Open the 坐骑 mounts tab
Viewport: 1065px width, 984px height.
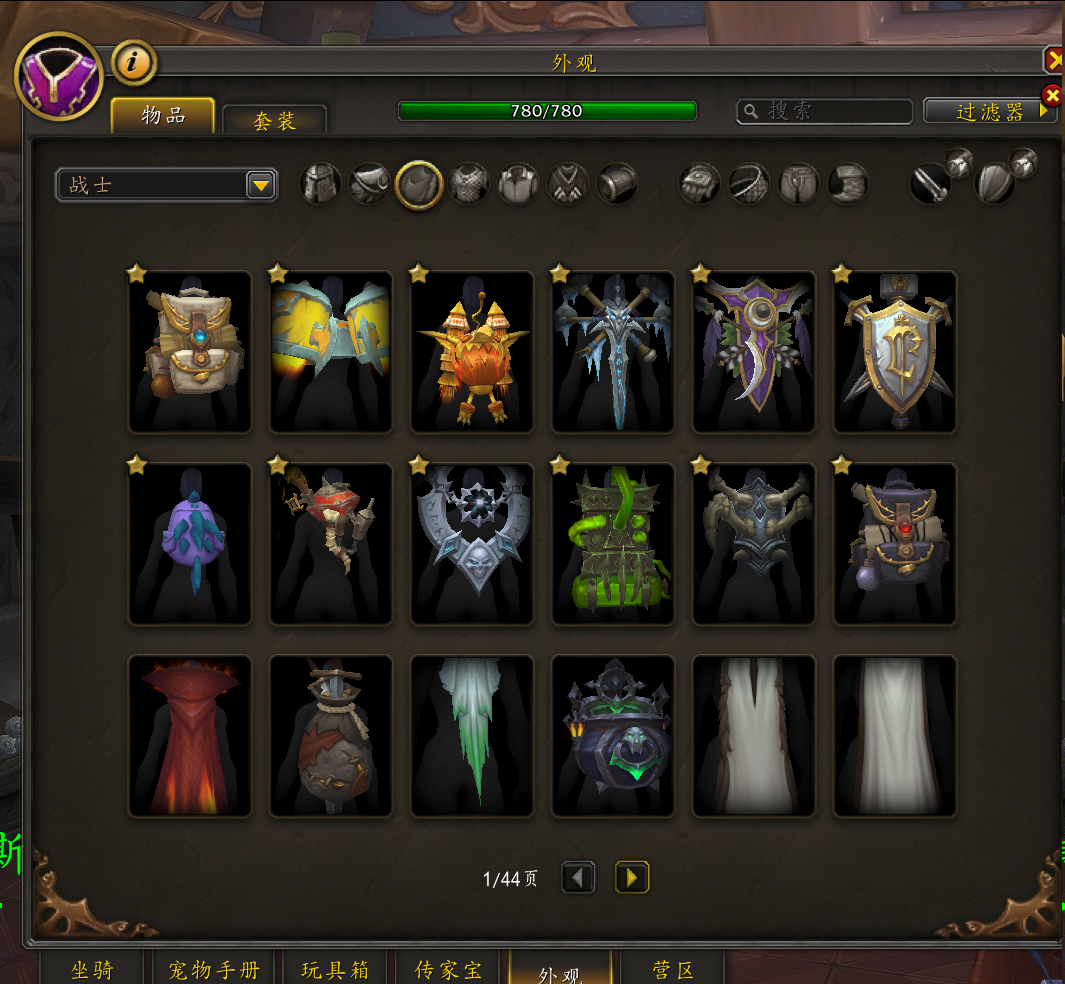(92, 970)
